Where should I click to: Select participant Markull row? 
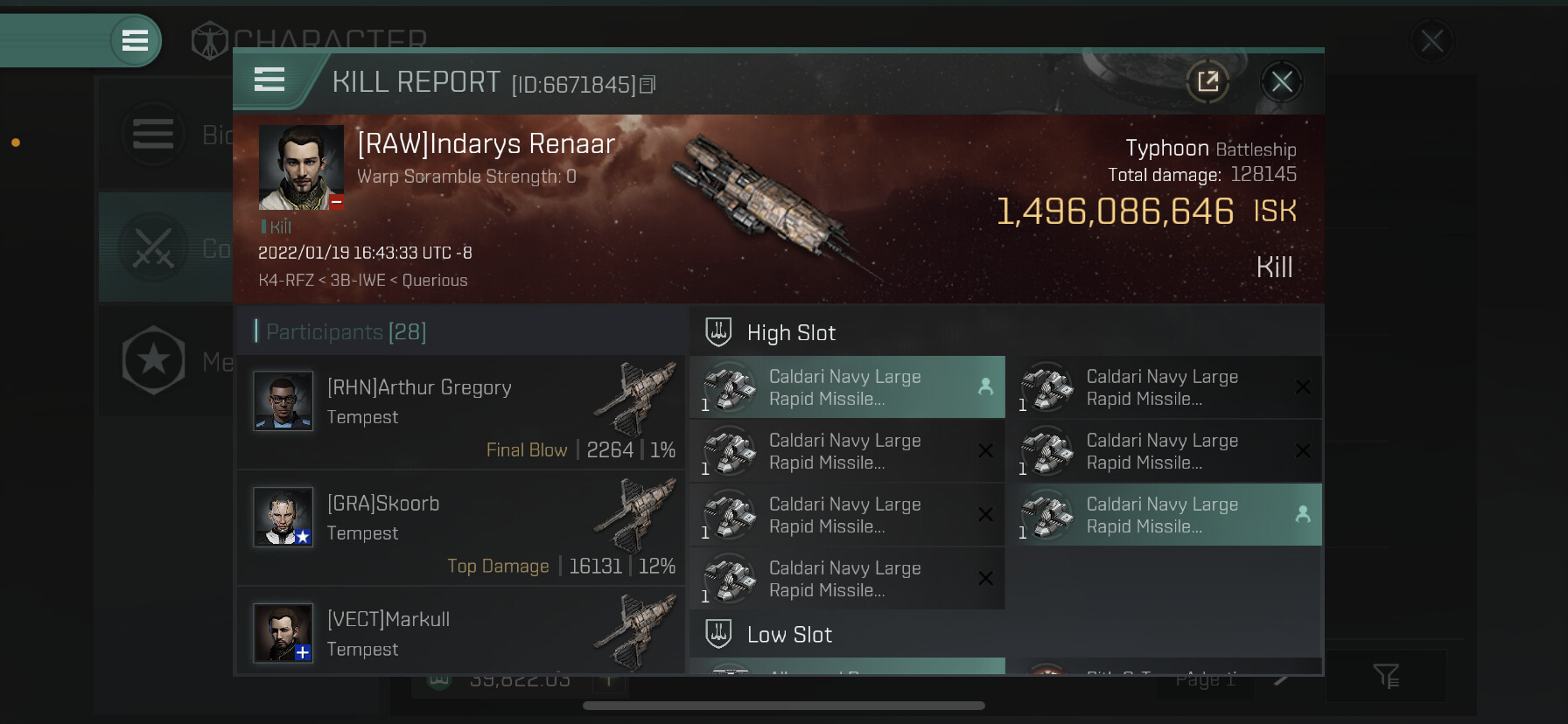[461, 633]
